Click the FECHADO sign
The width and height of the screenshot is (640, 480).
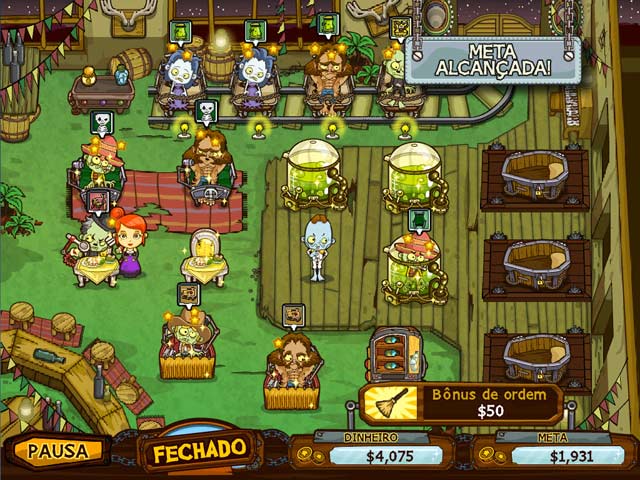[x=198, y=448]
